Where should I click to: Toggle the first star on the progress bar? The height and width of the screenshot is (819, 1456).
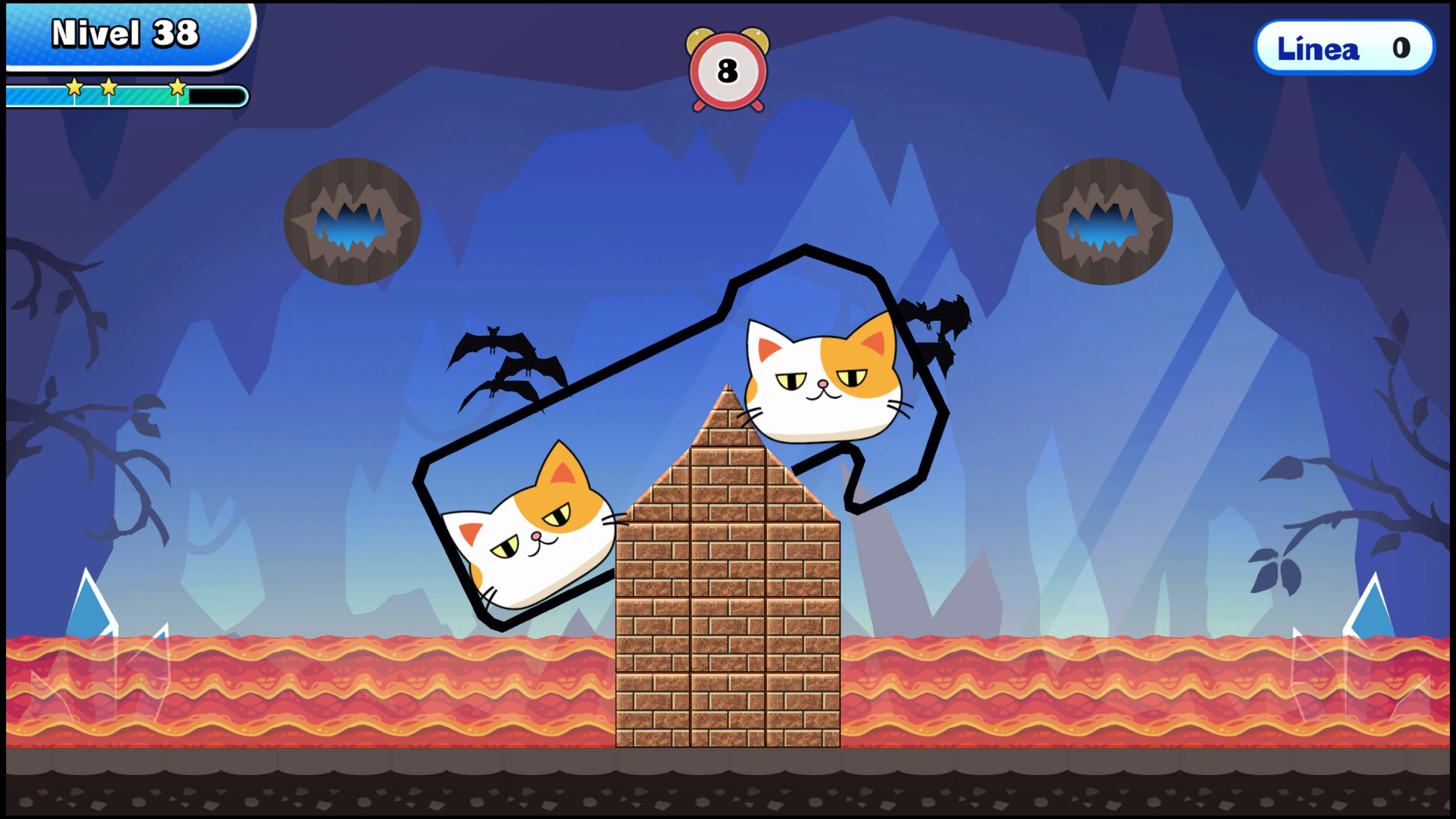click(x=75, y=86)
